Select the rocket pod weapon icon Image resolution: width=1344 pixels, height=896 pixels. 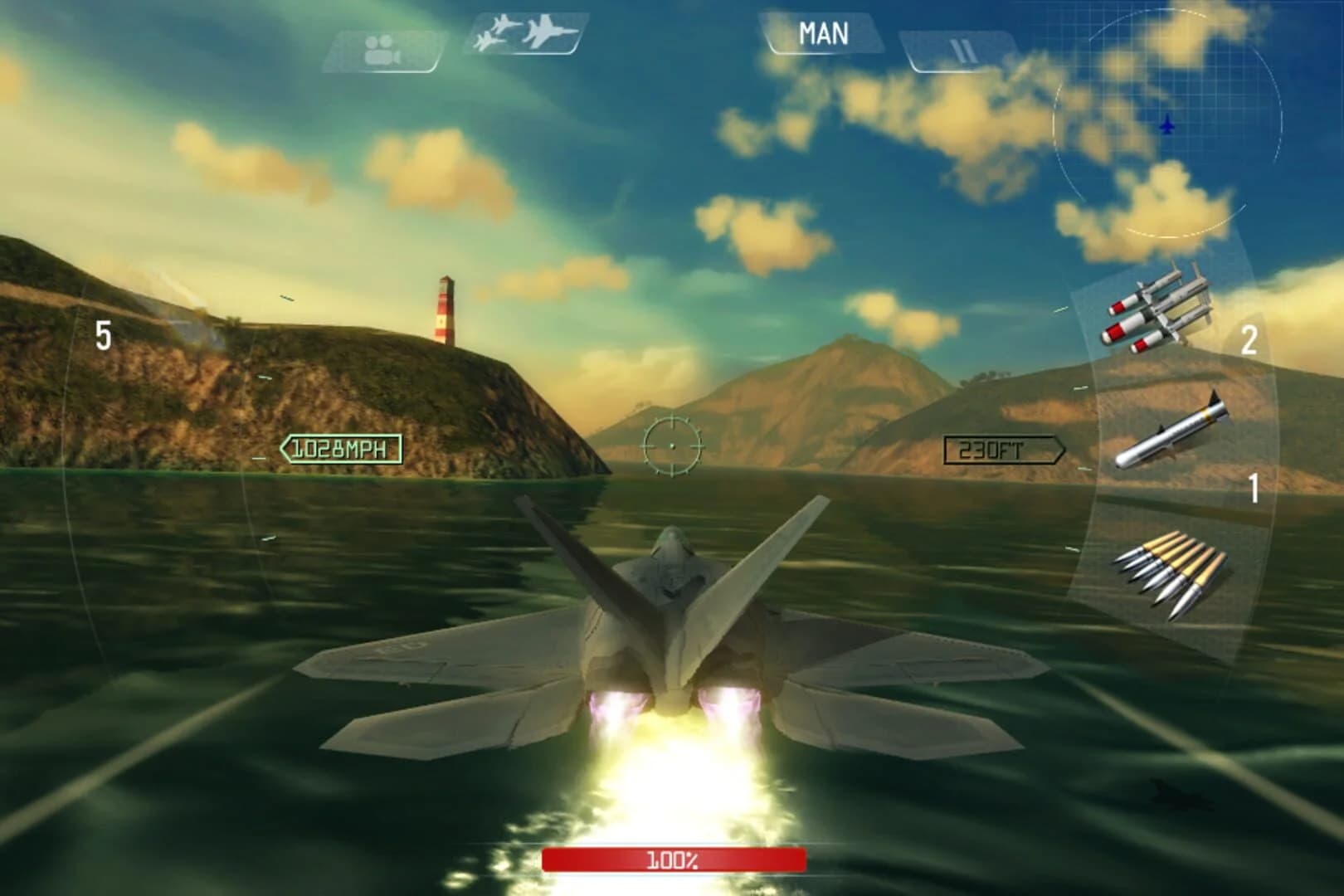1161,307
